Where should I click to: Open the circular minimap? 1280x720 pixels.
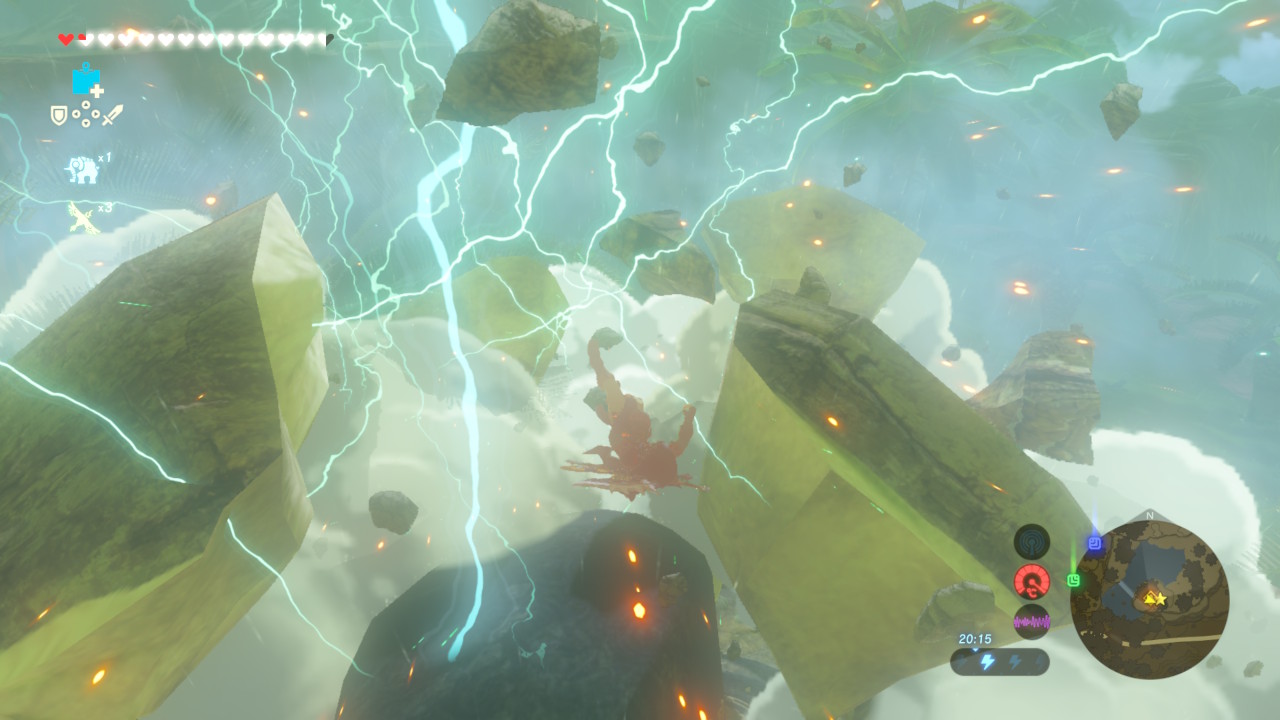pos(1149,599)
